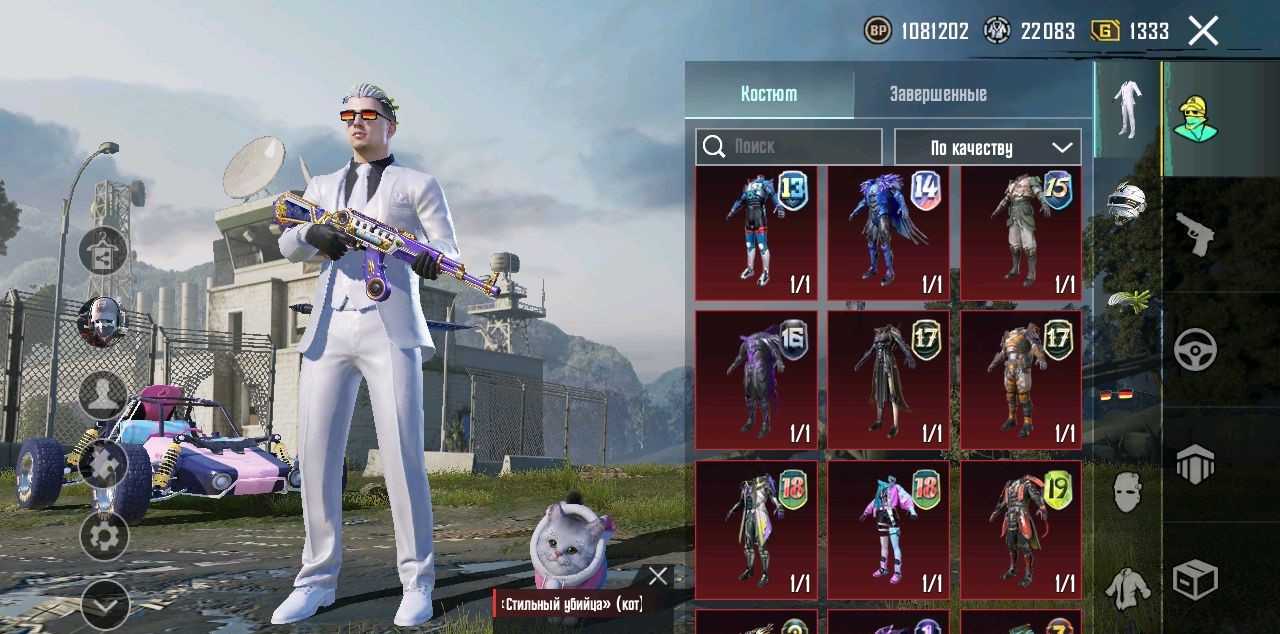Image resolution: width=1280 pixels, height=634 pixels.
Task: Select the outfit with the 13 badge
Action: 756,233
